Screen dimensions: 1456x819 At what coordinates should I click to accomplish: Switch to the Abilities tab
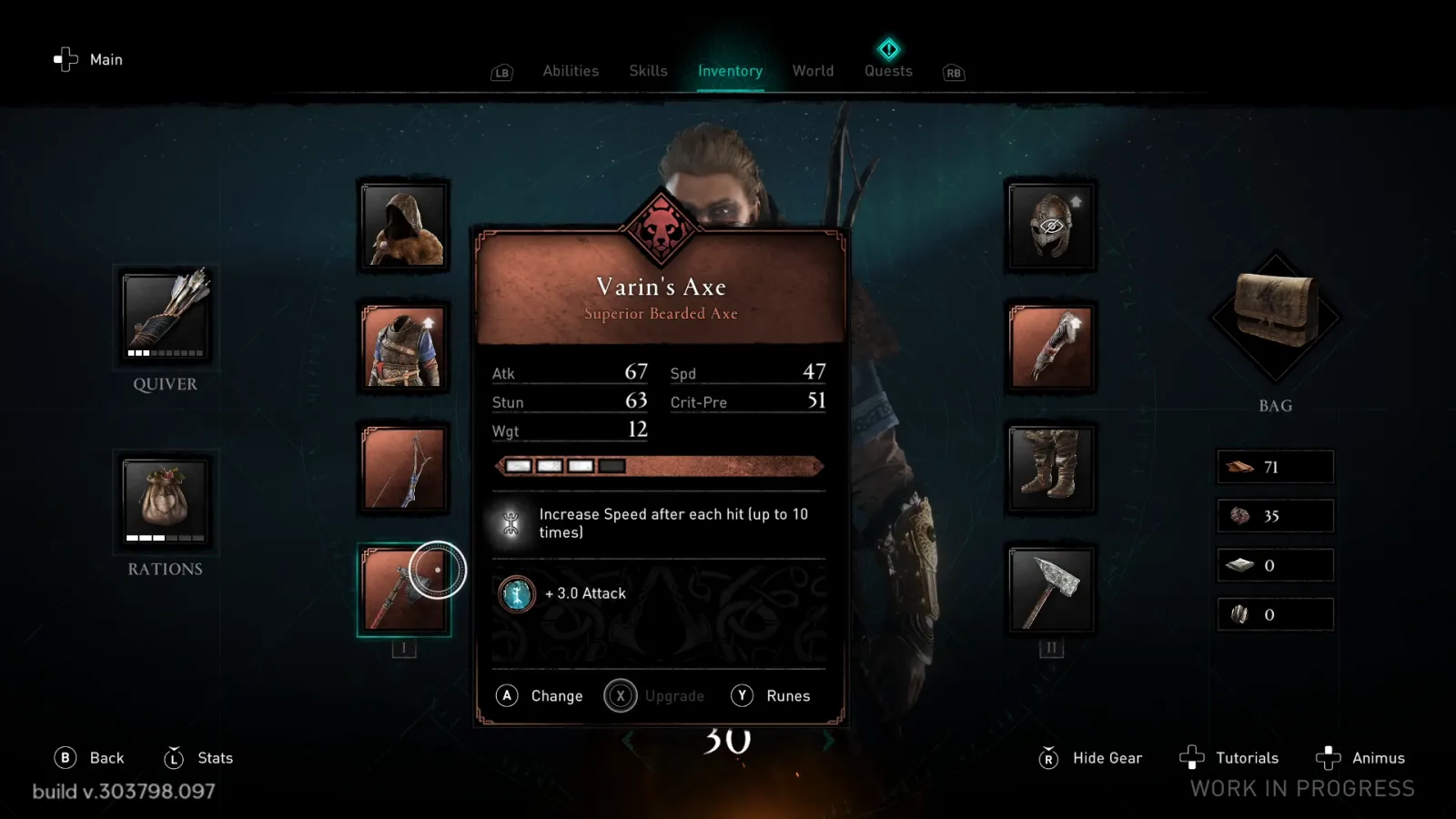571,71
